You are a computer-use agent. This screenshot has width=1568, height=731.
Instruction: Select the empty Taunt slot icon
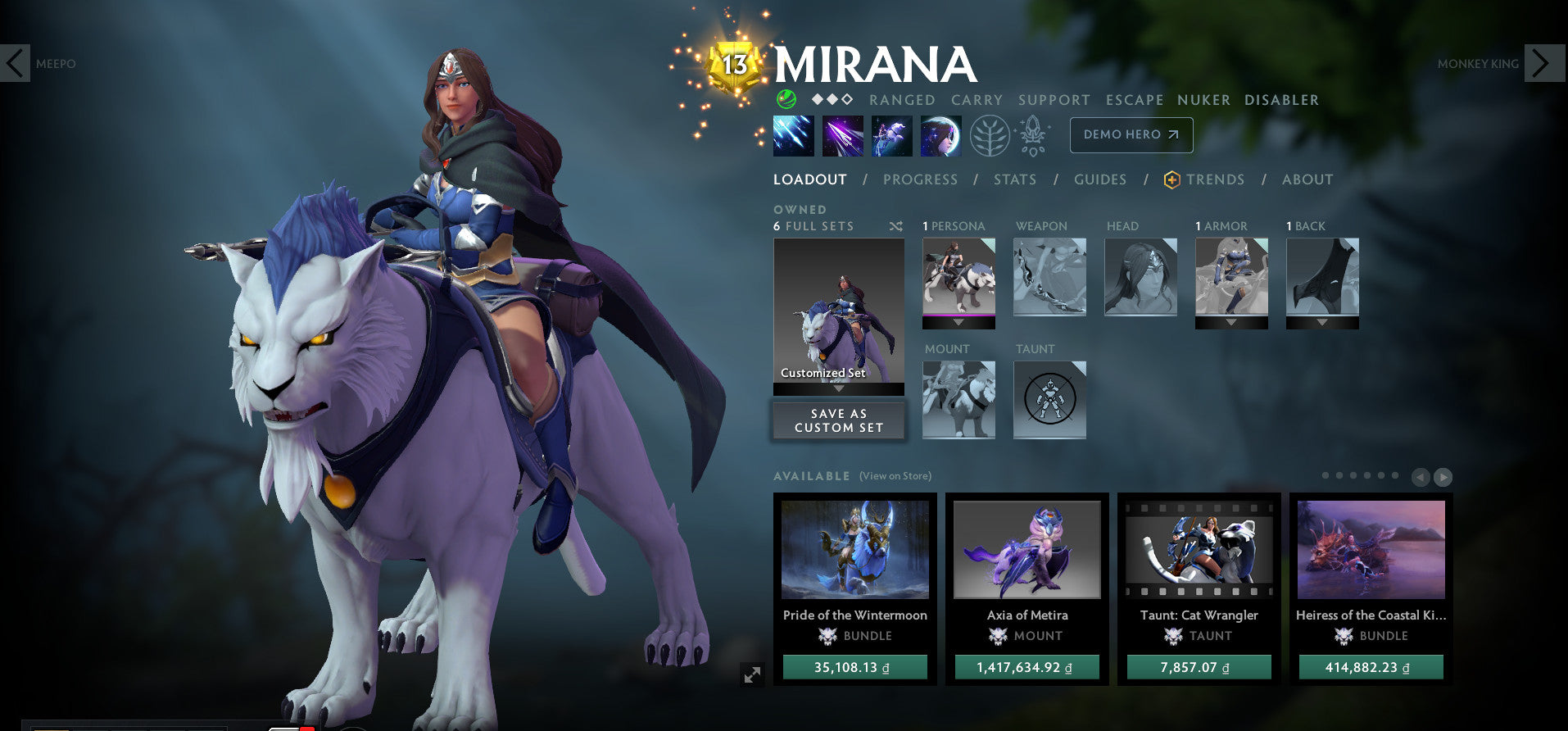1049,401
